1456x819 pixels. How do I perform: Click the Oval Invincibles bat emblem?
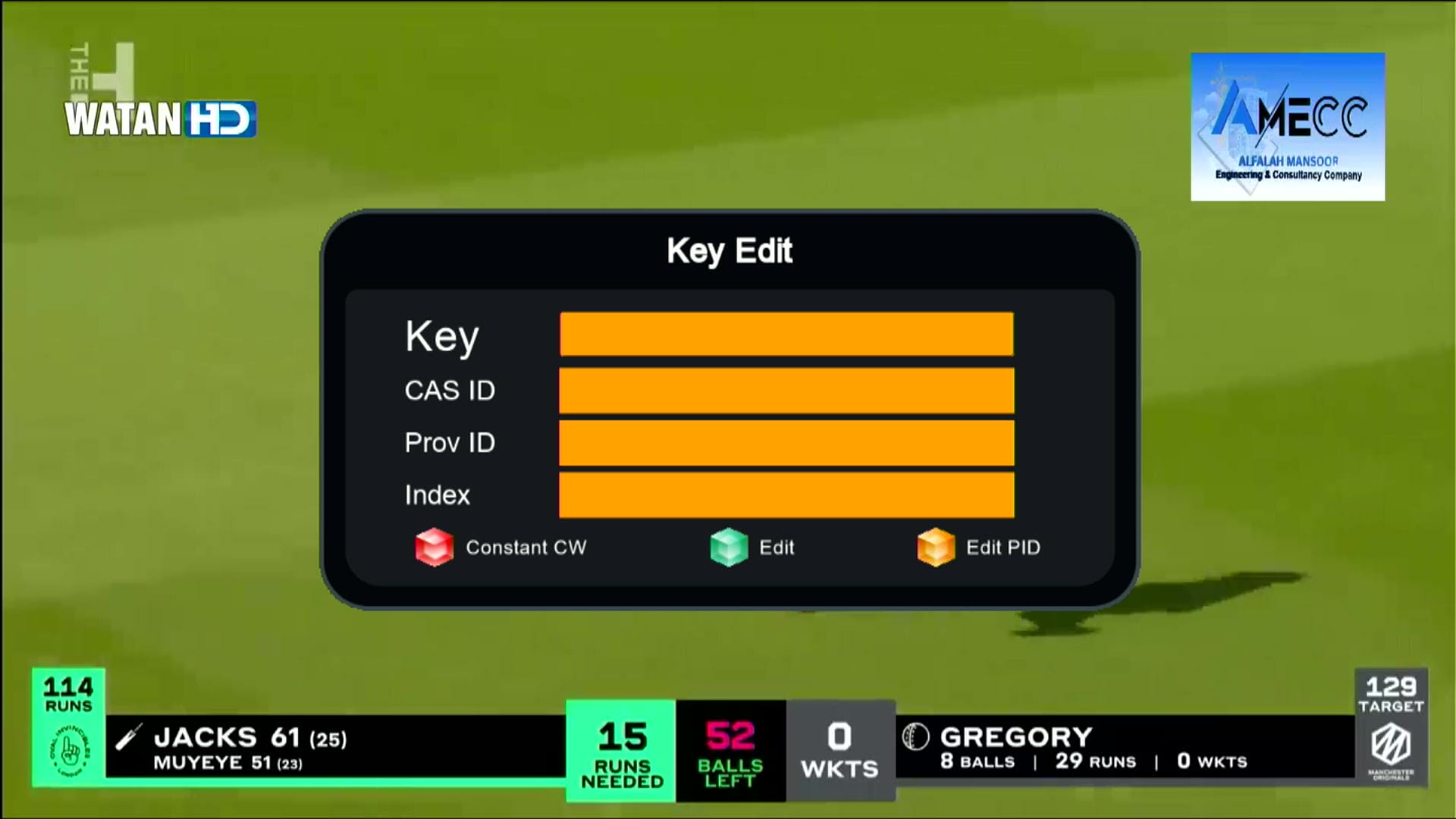click(68, 751)
